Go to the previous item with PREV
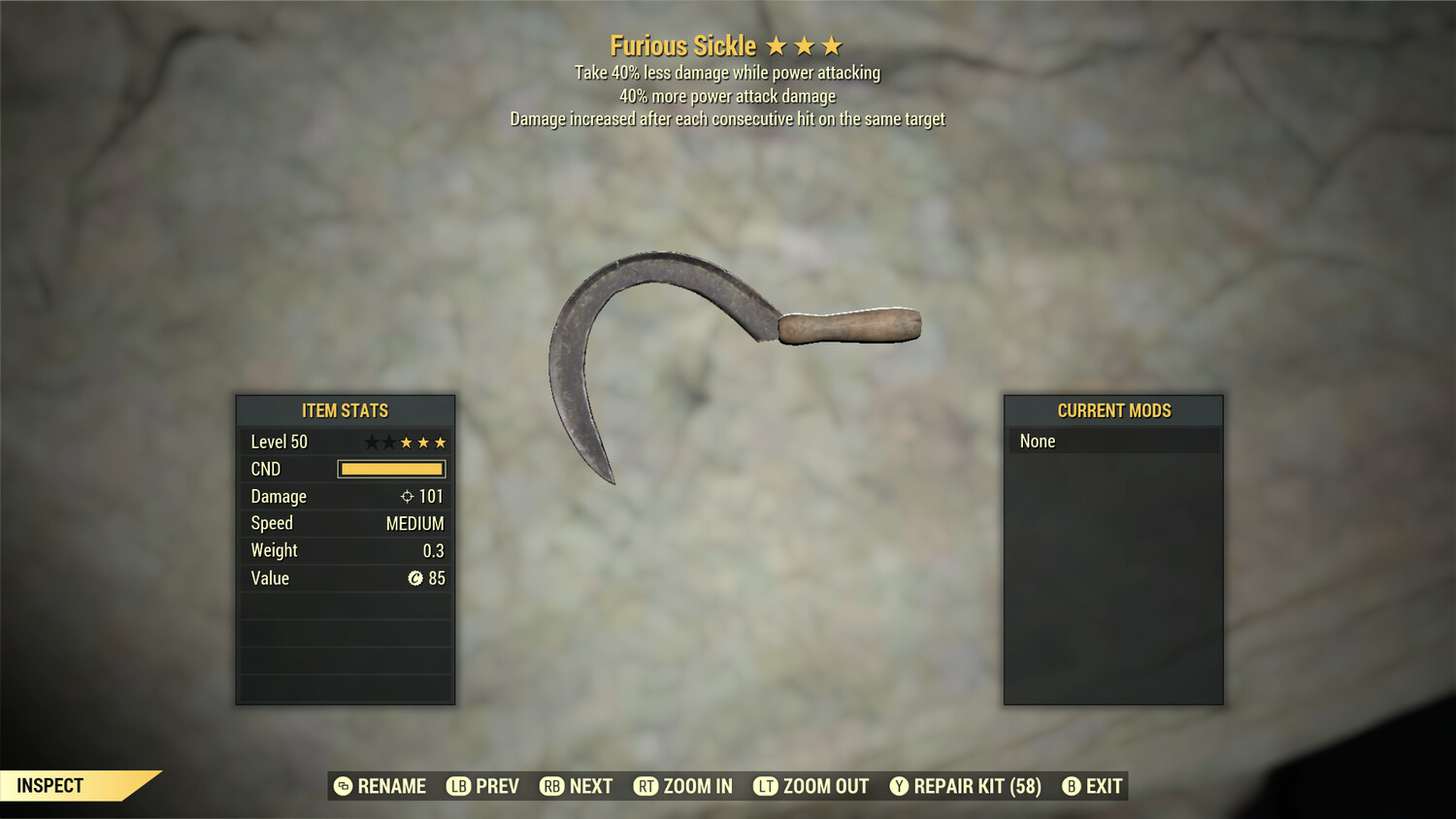Viewport: 1456px width, 819px height. (483, 786)
